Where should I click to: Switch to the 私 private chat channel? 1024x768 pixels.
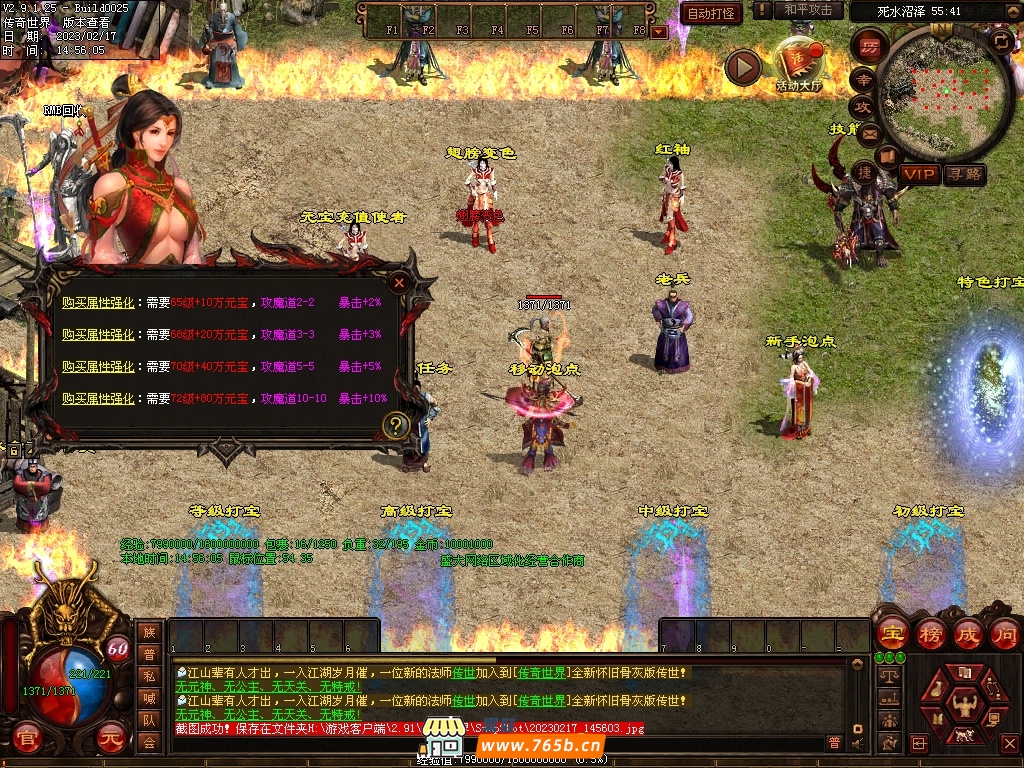pyautogui.click(x=149, y=676)
